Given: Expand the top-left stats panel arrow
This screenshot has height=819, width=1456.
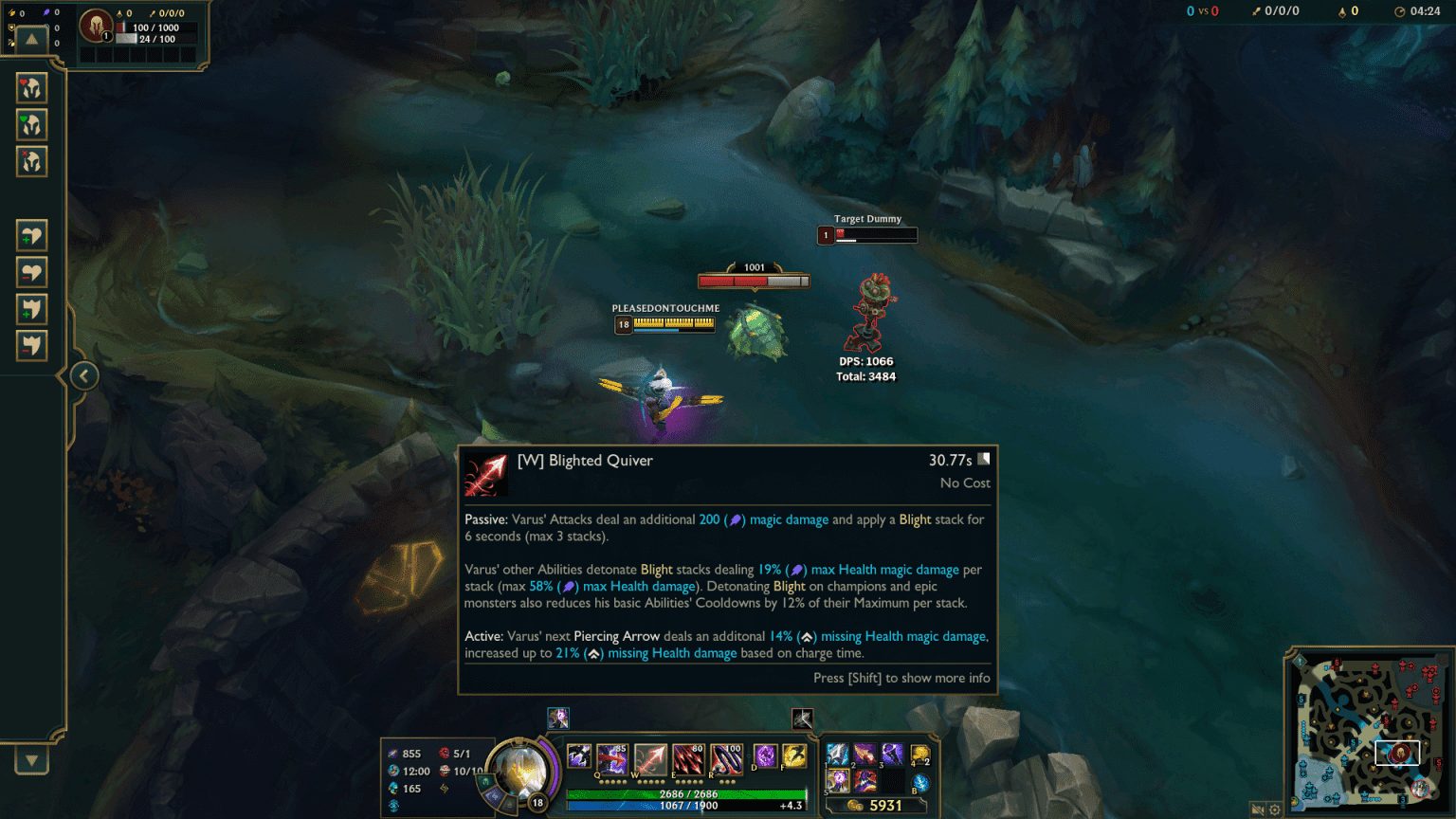Looking at the screenshot, I should pos(31,39).
